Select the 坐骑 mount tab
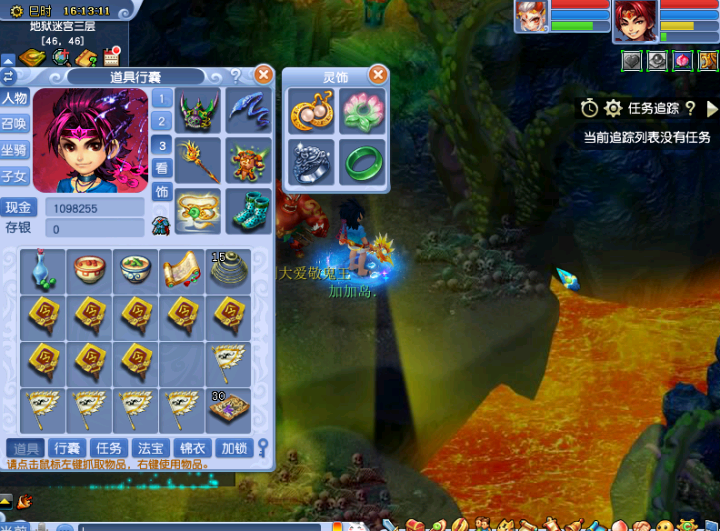The image size is (720, 531). point(14,150)
